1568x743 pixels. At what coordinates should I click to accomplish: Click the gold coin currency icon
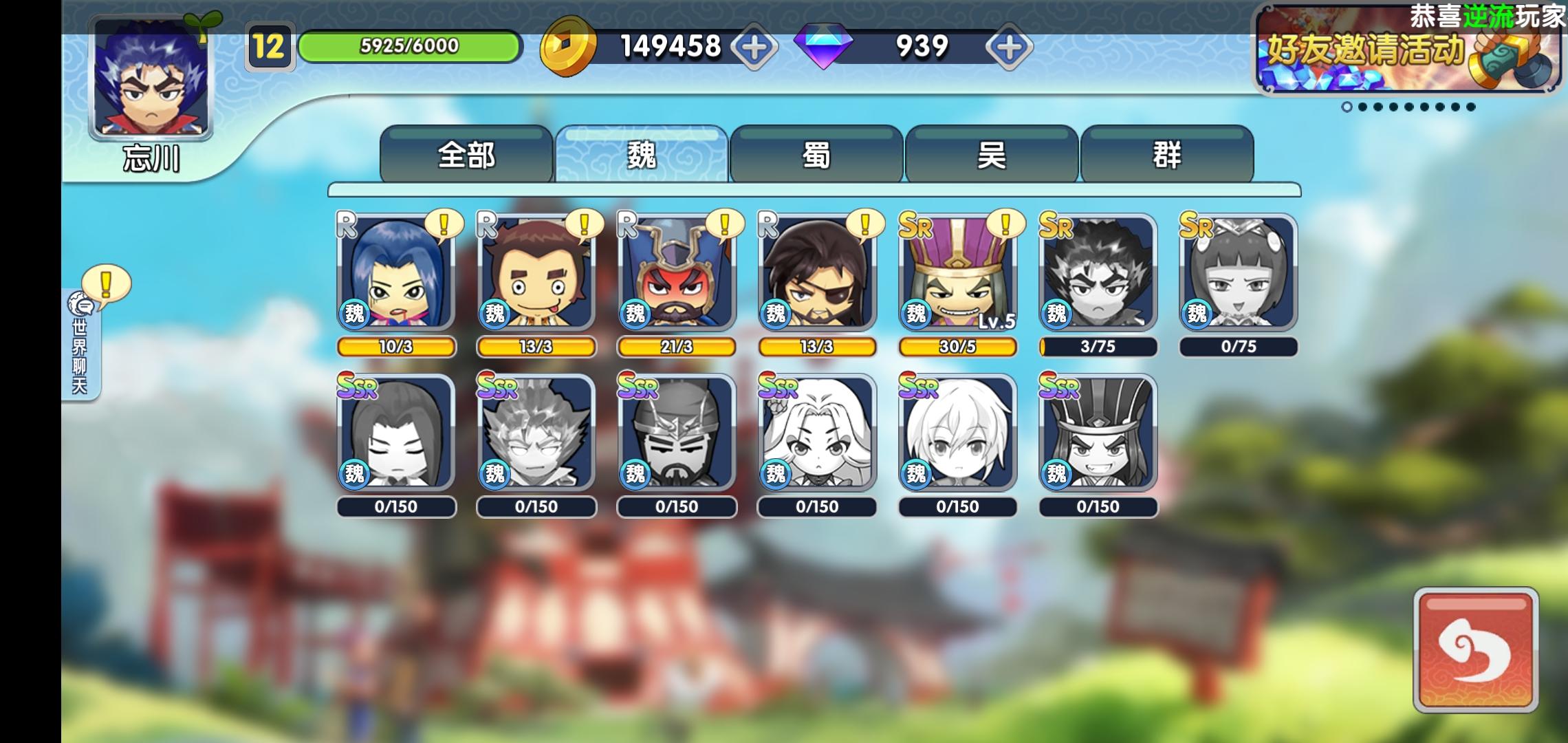coord(565,47)
